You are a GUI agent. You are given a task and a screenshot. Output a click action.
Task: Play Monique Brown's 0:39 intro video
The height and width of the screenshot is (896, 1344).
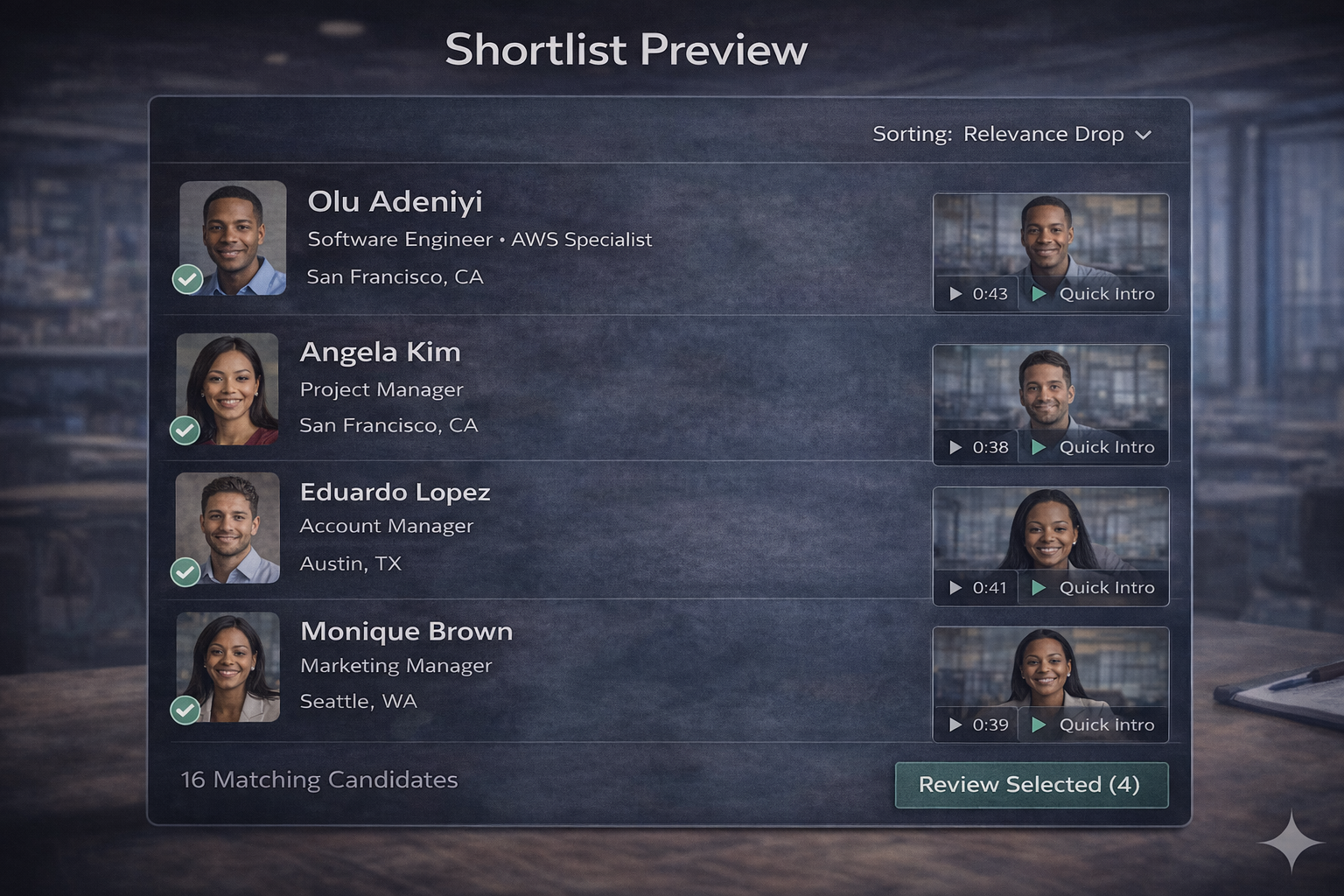pos(977,724)
